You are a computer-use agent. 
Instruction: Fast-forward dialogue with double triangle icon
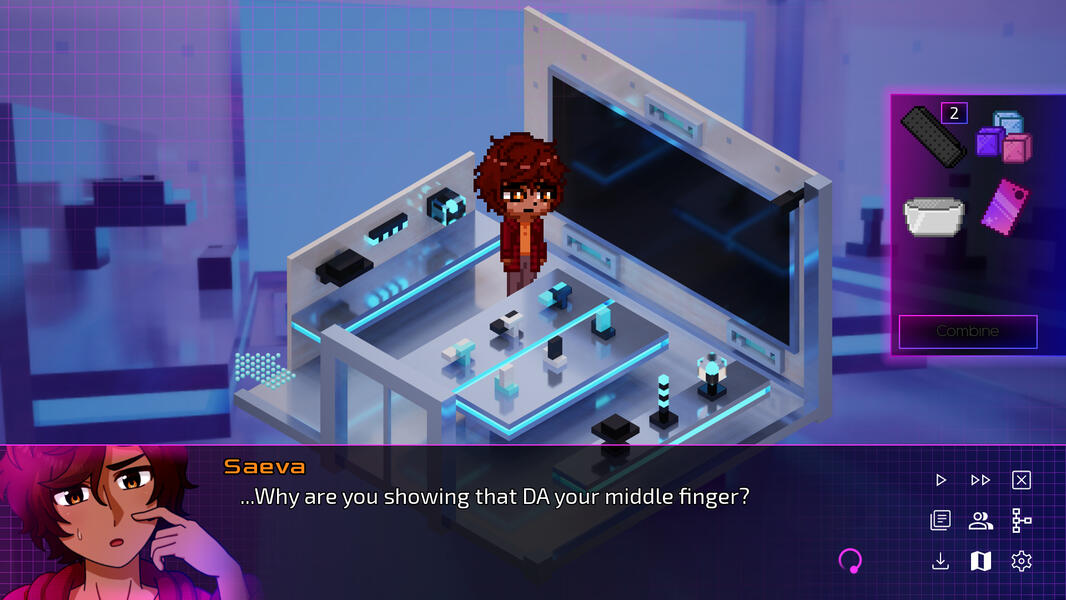980,480
